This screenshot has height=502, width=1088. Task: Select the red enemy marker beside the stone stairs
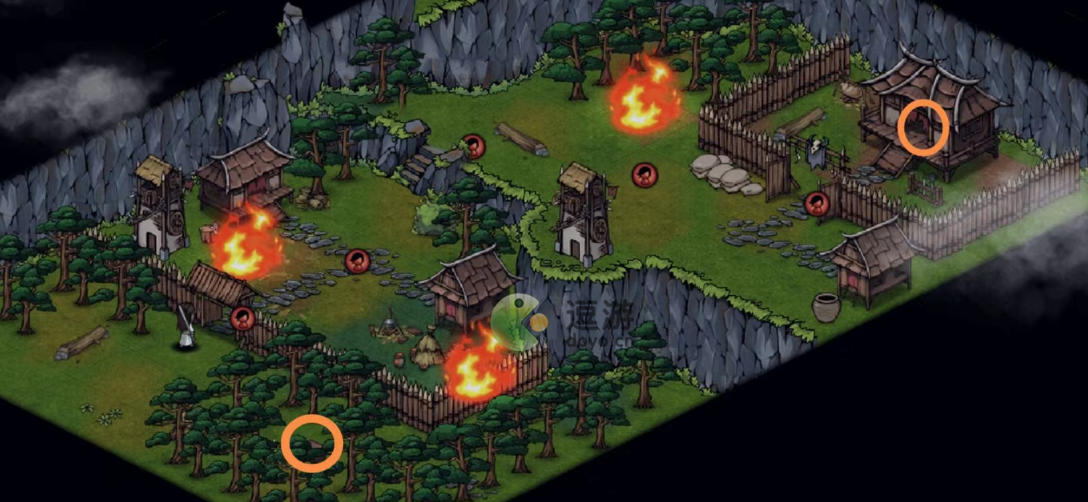[x=474, y=146]
